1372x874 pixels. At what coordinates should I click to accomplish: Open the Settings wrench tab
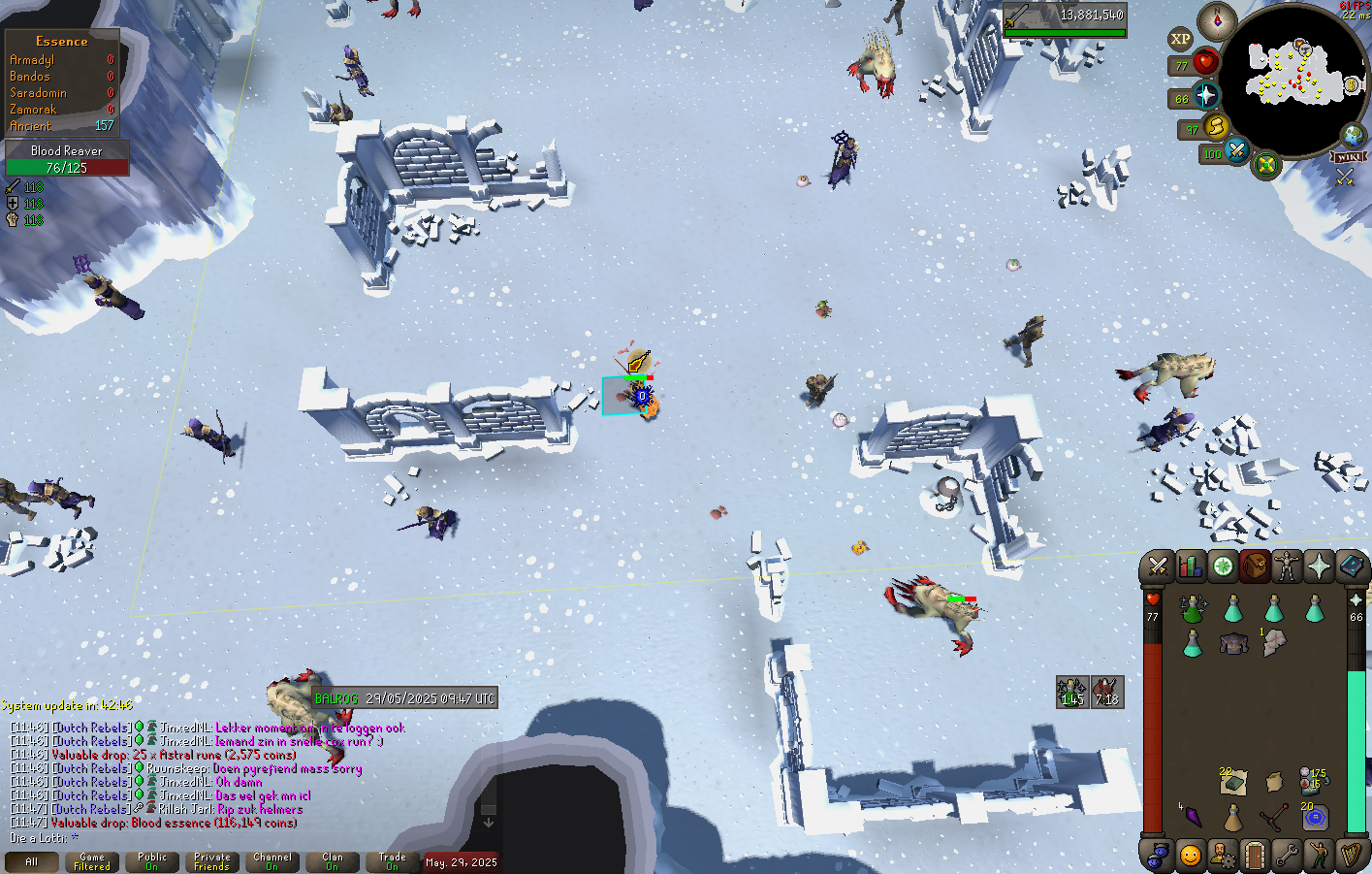(1287, 856)
